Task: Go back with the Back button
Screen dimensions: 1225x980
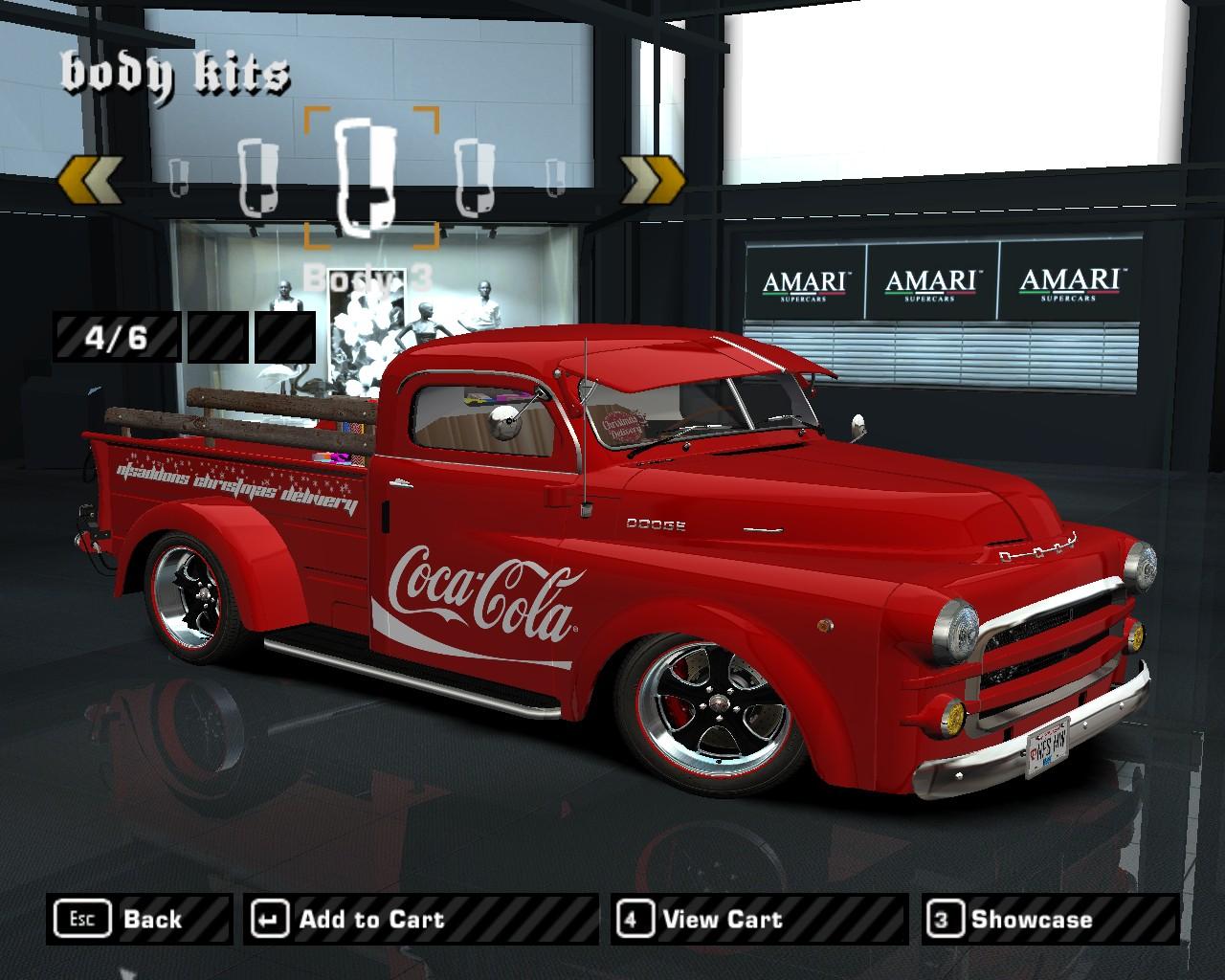Action: [x=139, y=920]
